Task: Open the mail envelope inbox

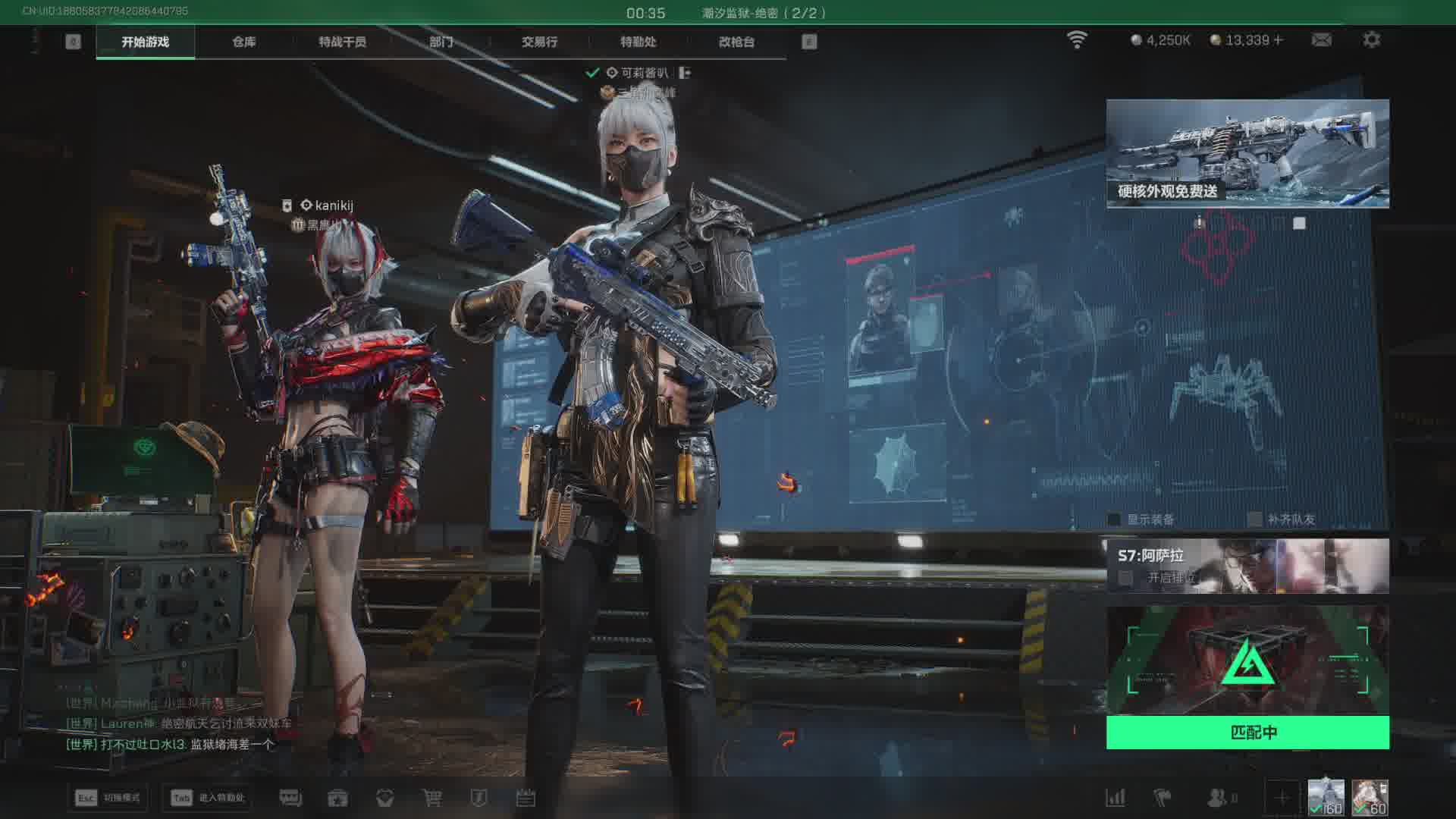Action: 1321,39
